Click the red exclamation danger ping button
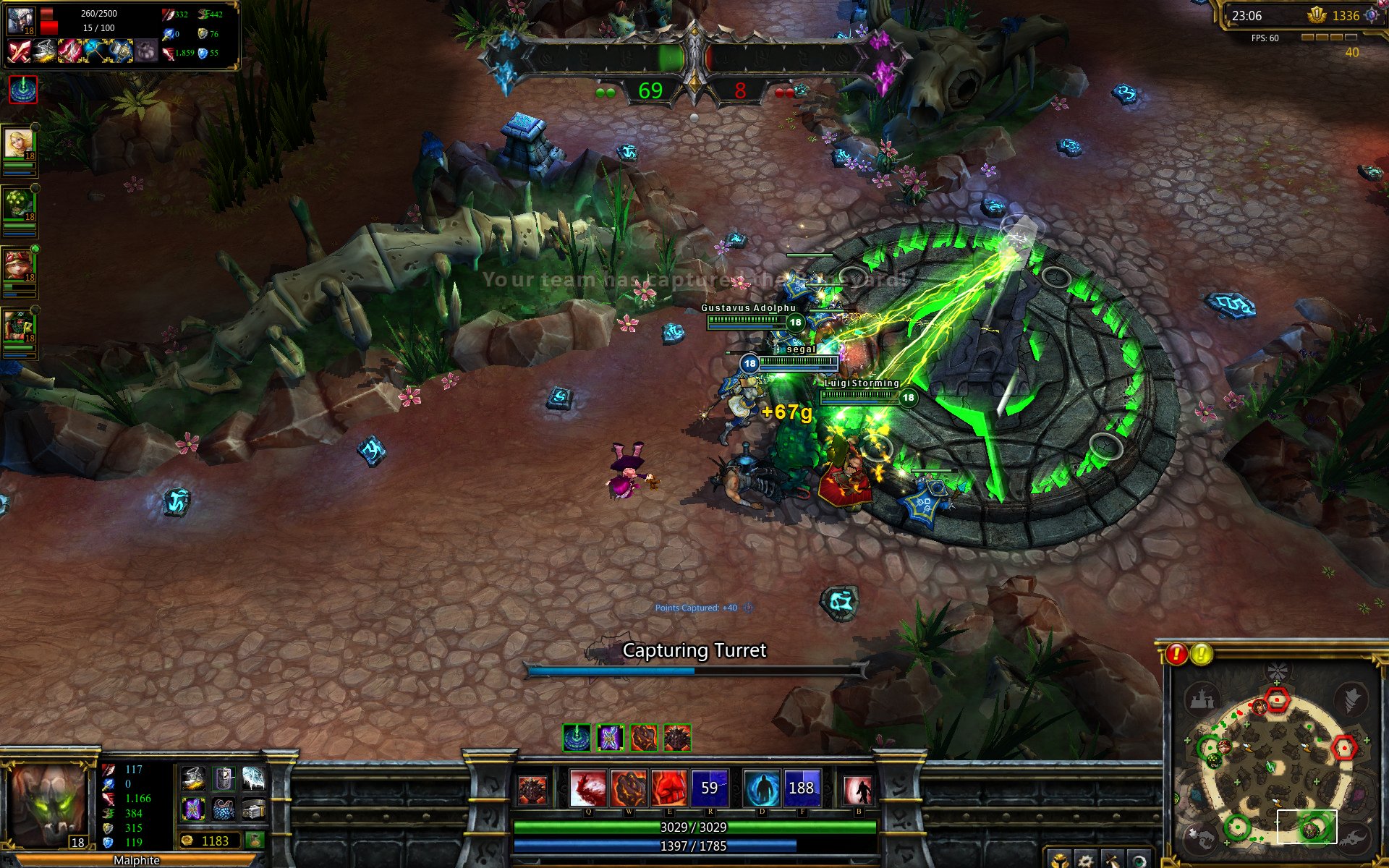Viewport: 1389px width, 868px height. pyautogui.click(x=1176, y=654)
